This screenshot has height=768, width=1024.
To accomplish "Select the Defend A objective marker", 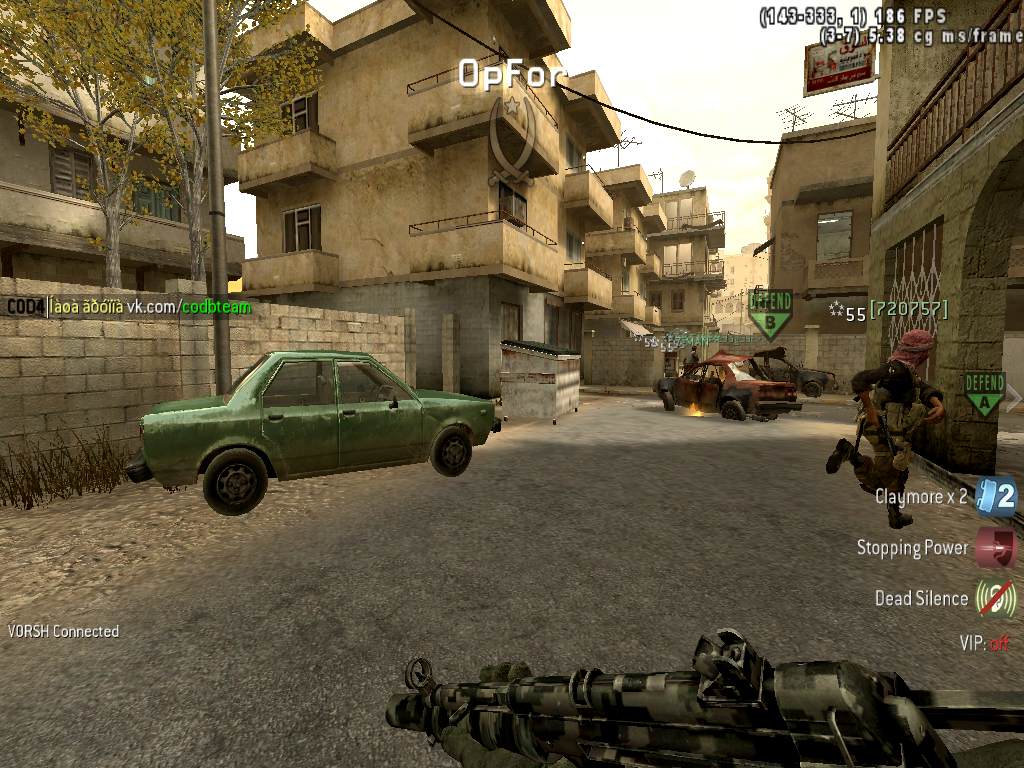I will click(984, 393).
